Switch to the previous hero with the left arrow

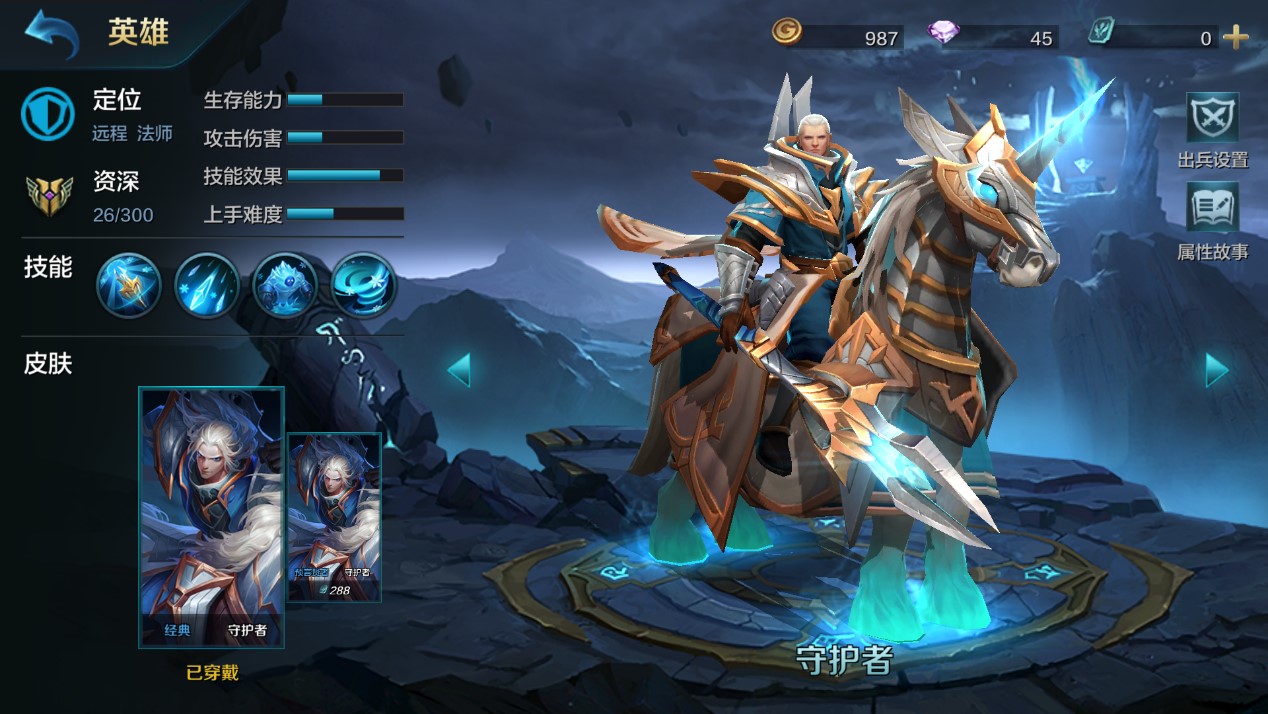point(459,370)
